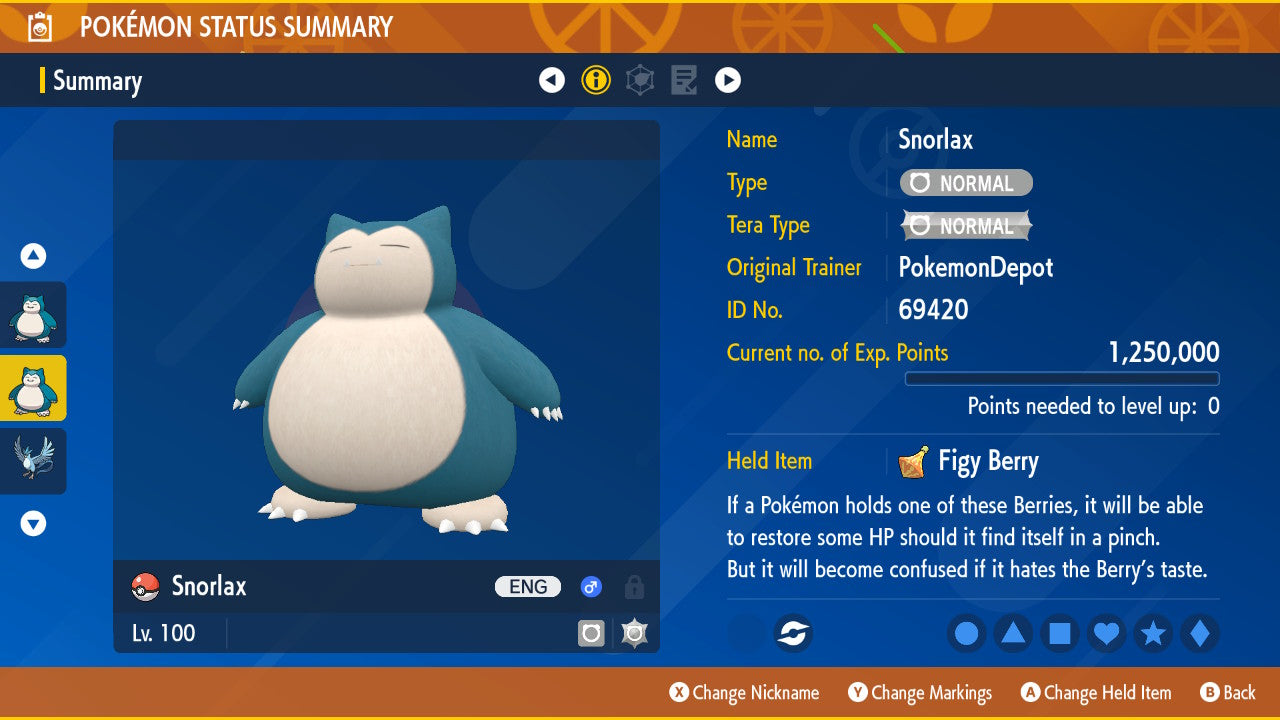This screenshot has width=1280, height=720.
Task: Open the memo notes tab
Action: [x=684, y=80]
